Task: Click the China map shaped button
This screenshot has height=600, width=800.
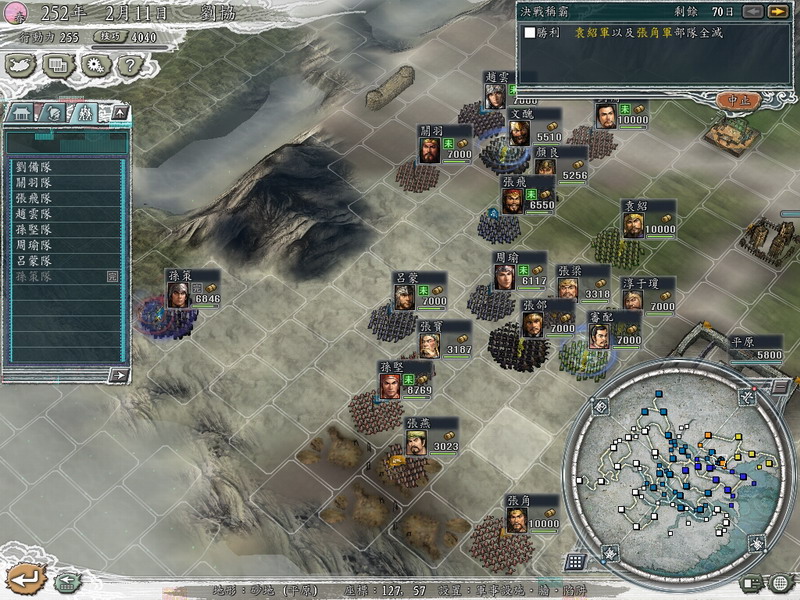Action: pyautogui.click(x=21, y=65)
